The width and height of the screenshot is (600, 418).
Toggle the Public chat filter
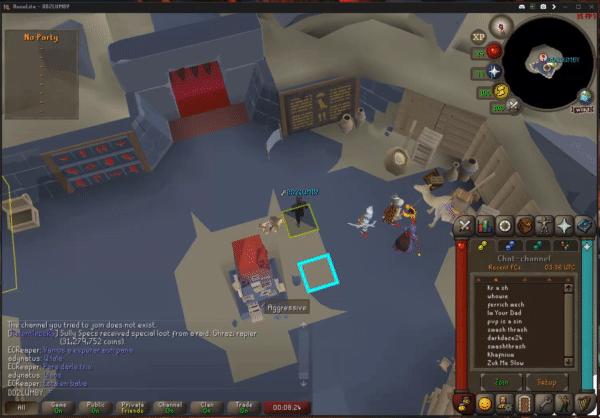click(94, 408)
